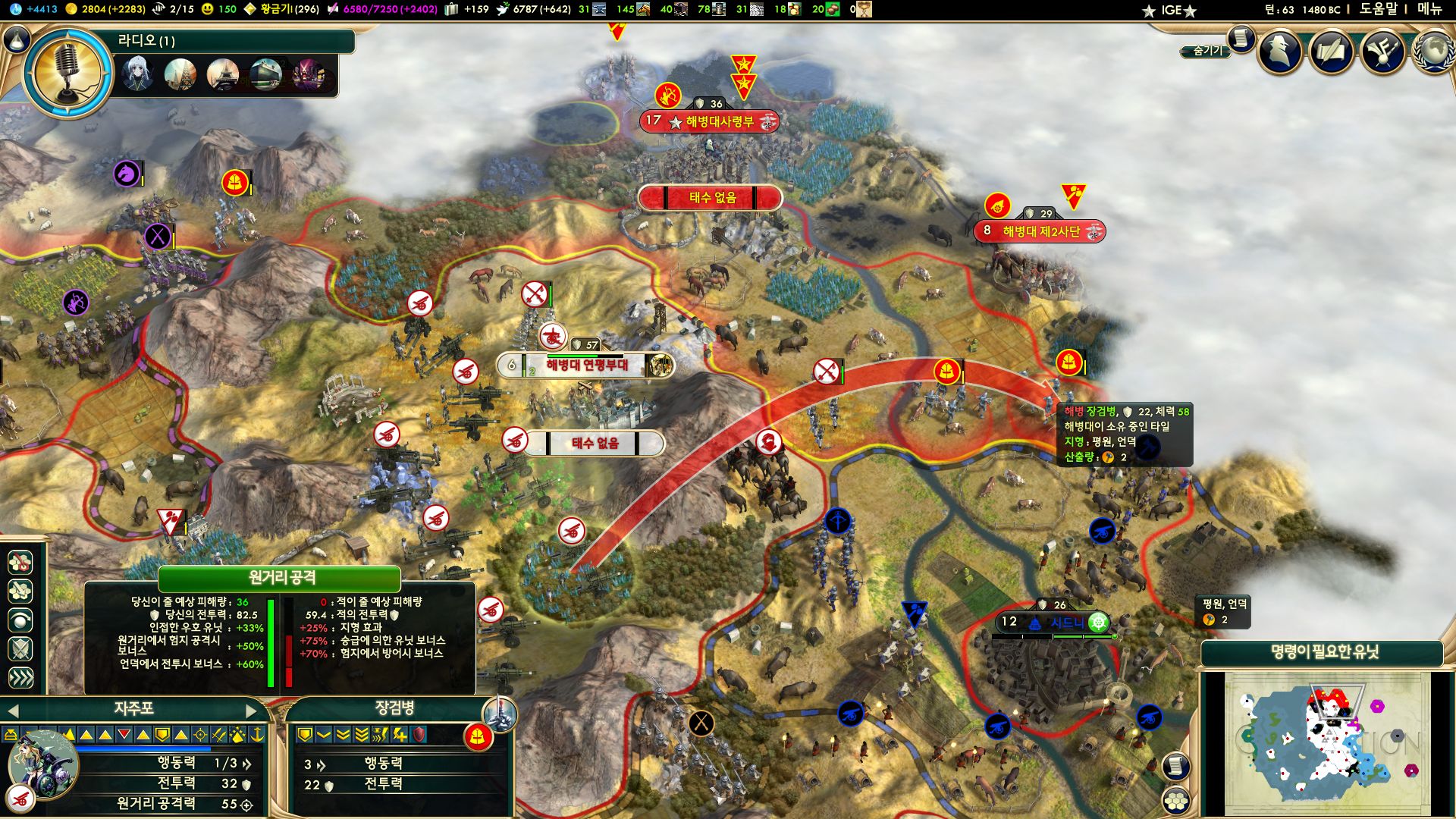Click the triple chevron unit action button

coord(20,677)
